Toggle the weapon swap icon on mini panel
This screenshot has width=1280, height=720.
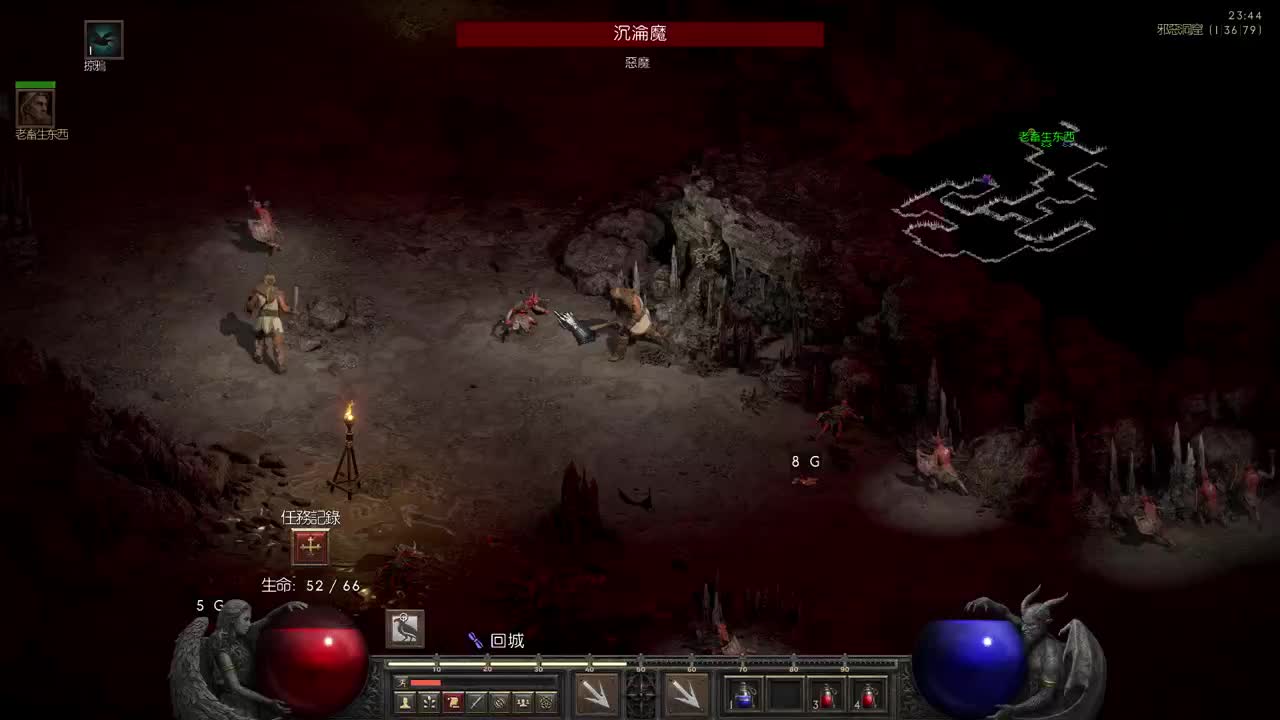(474, 700)
